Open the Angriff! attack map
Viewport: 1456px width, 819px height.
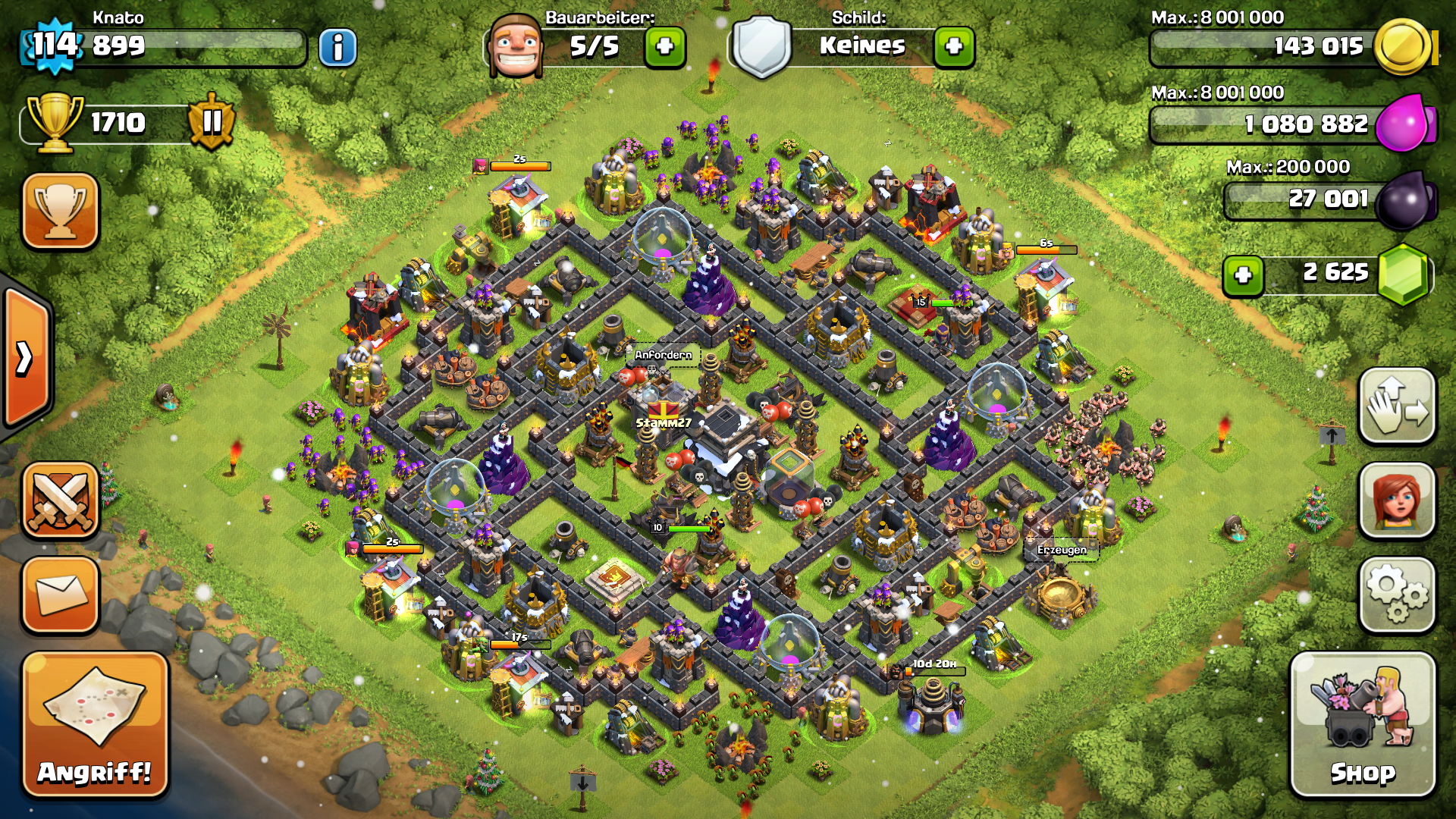pyautogui.click(x=94, y=725)
